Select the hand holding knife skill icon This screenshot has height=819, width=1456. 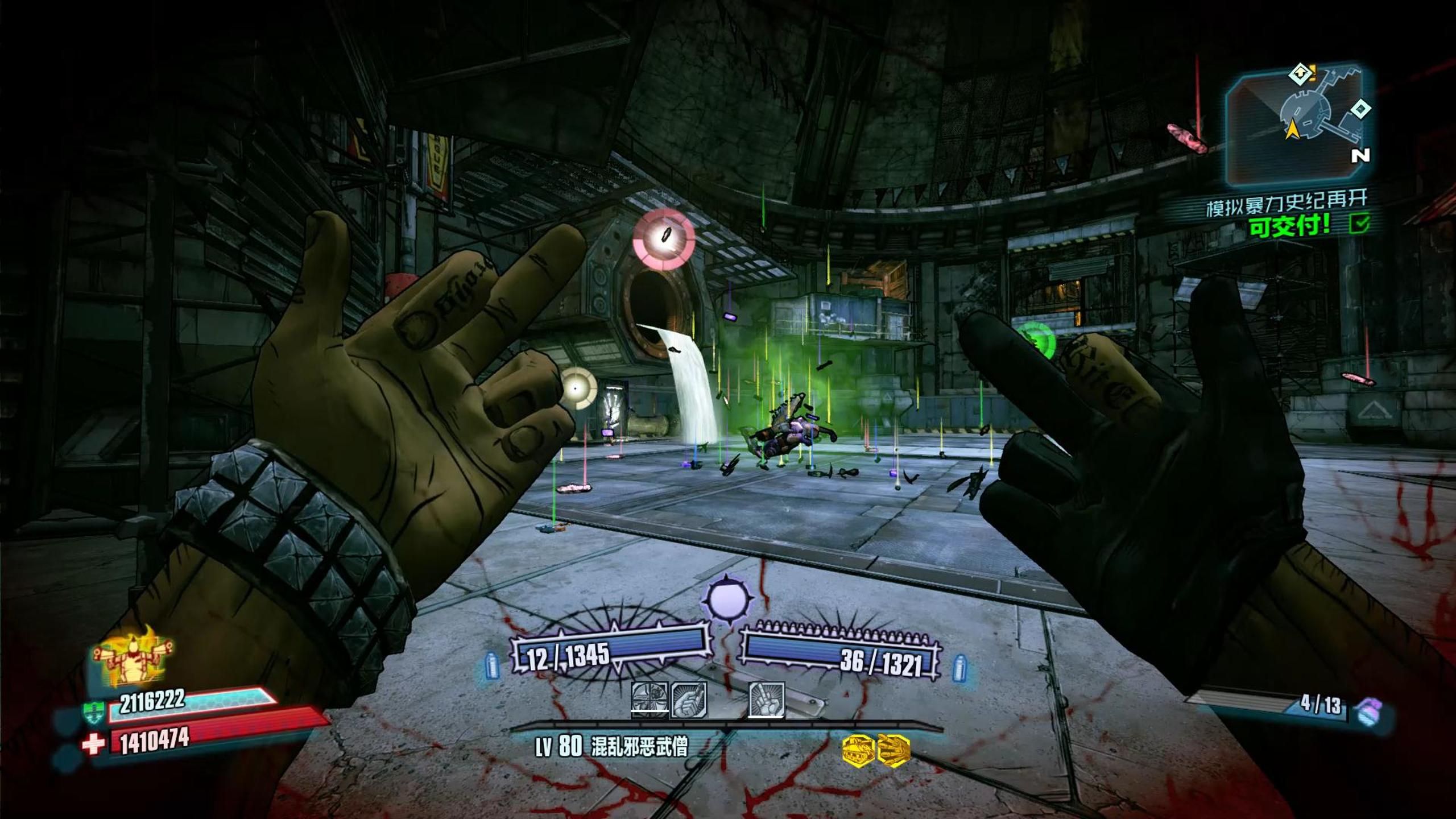(x=689, y=700)
